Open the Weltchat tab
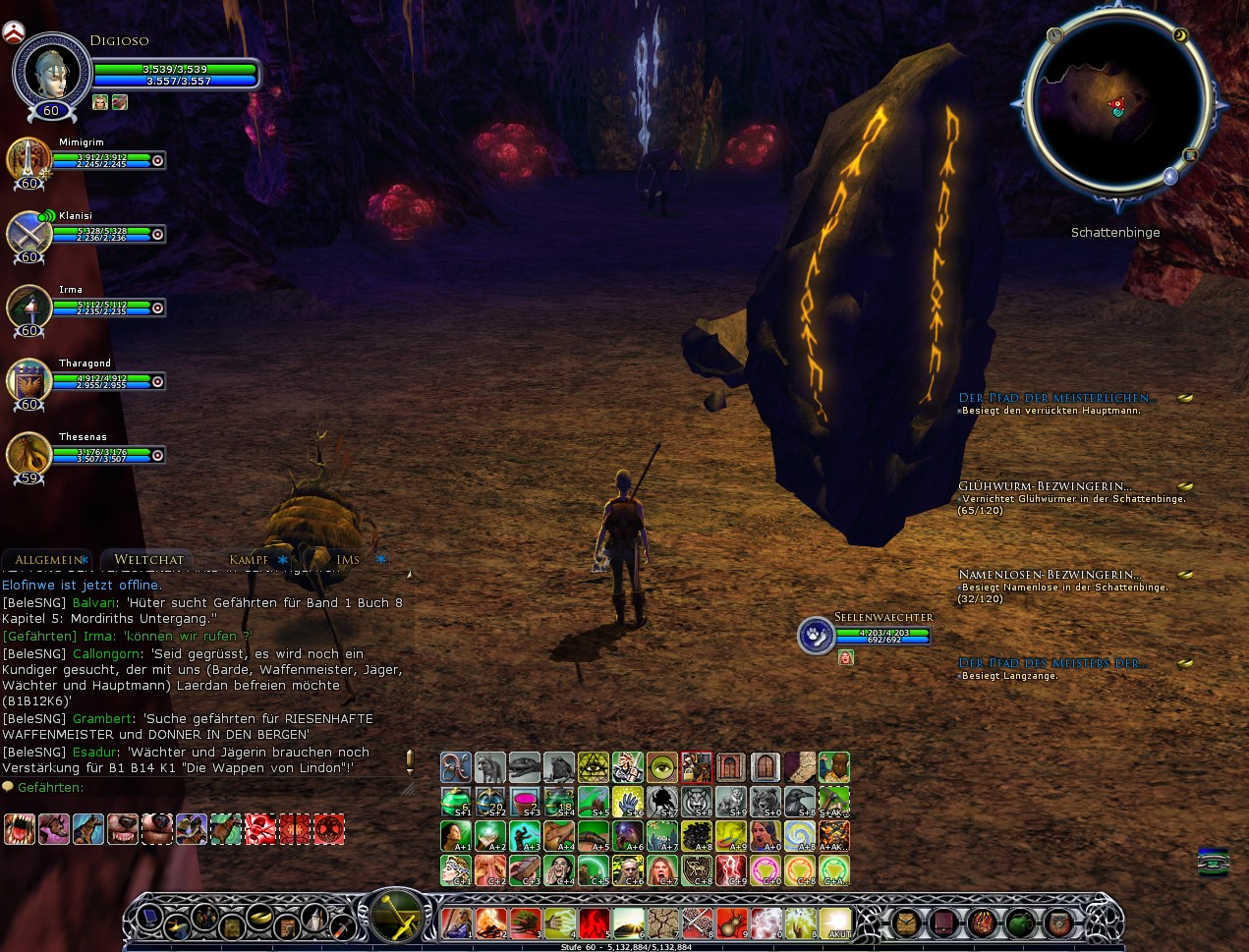Screen dimensions: 1249x952 pyautogui.click(x=148, y=560)
